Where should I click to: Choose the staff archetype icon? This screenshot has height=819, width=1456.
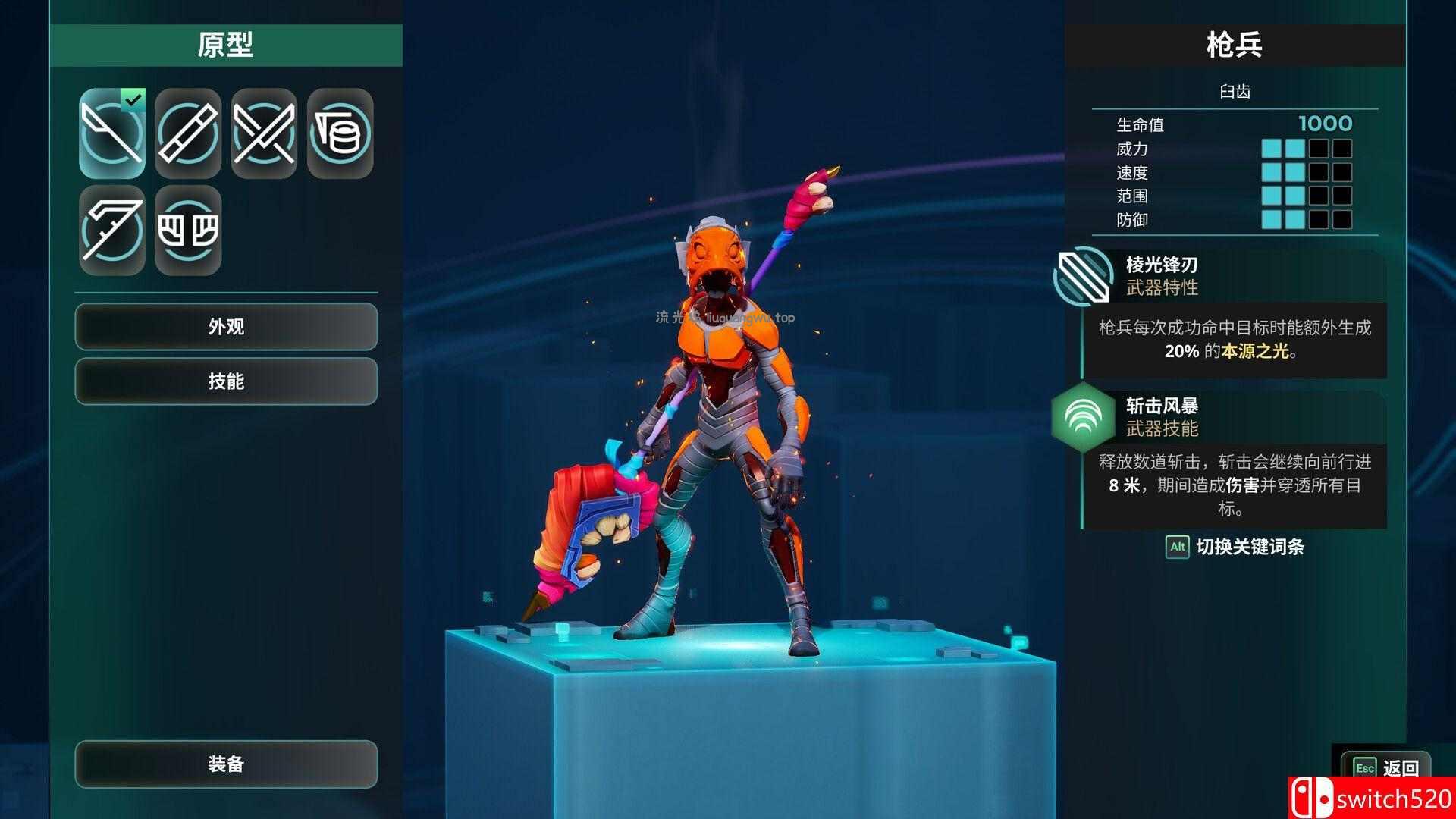click(188, 133)
